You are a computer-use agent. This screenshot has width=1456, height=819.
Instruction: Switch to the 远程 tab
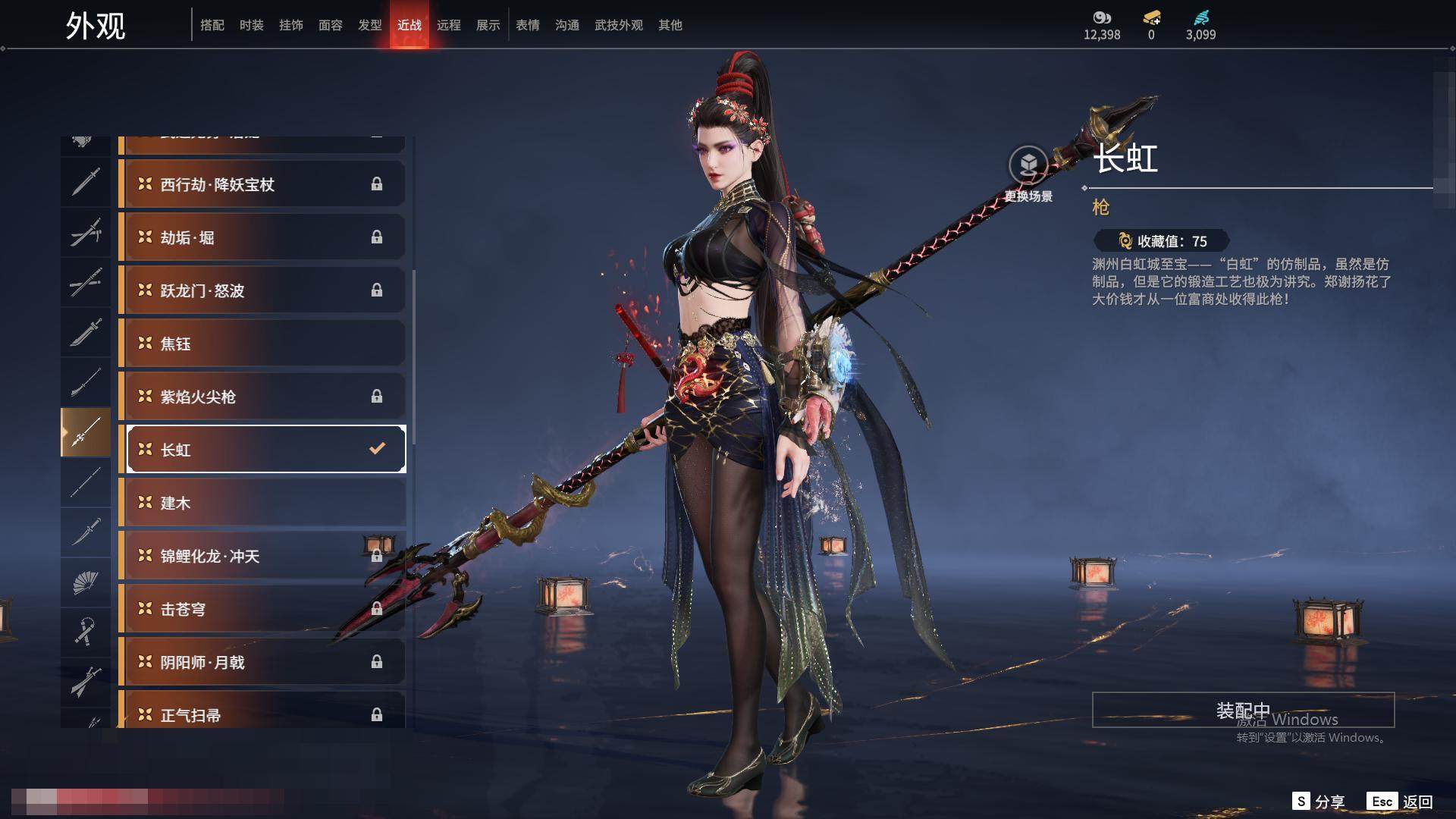tap(448, 25)
